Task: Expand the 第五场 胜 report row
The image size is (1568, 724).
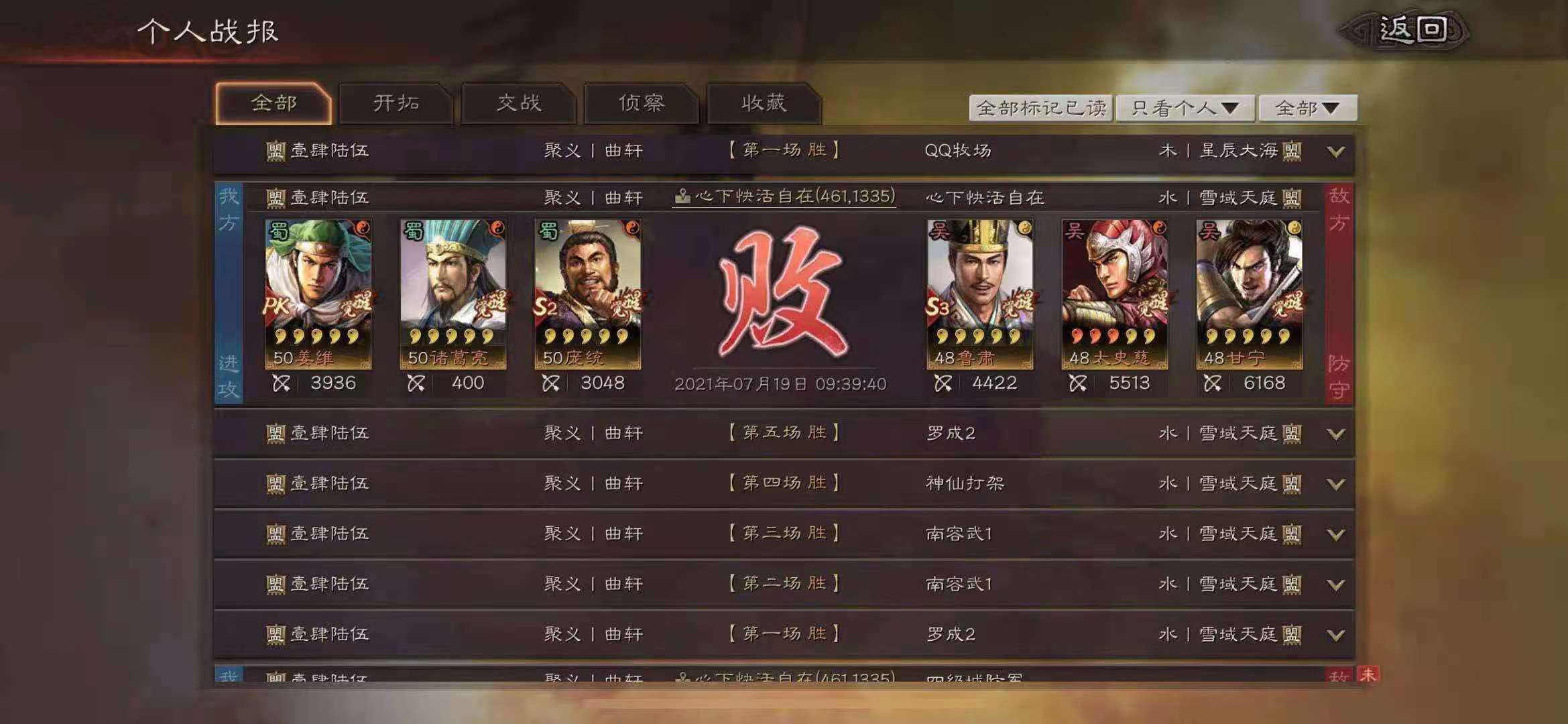Action: [1335, 434]
